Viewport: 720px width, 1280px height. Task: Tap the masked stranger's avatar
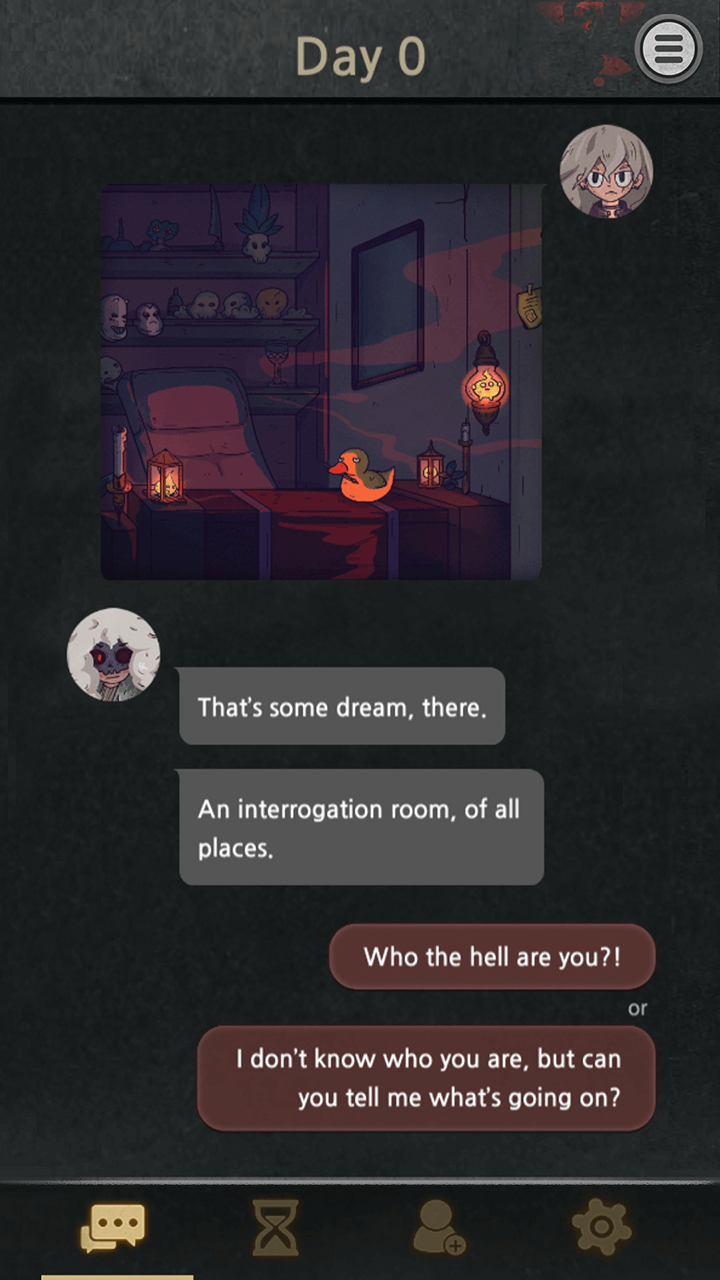pyautogui.click(x=113, y=655)
